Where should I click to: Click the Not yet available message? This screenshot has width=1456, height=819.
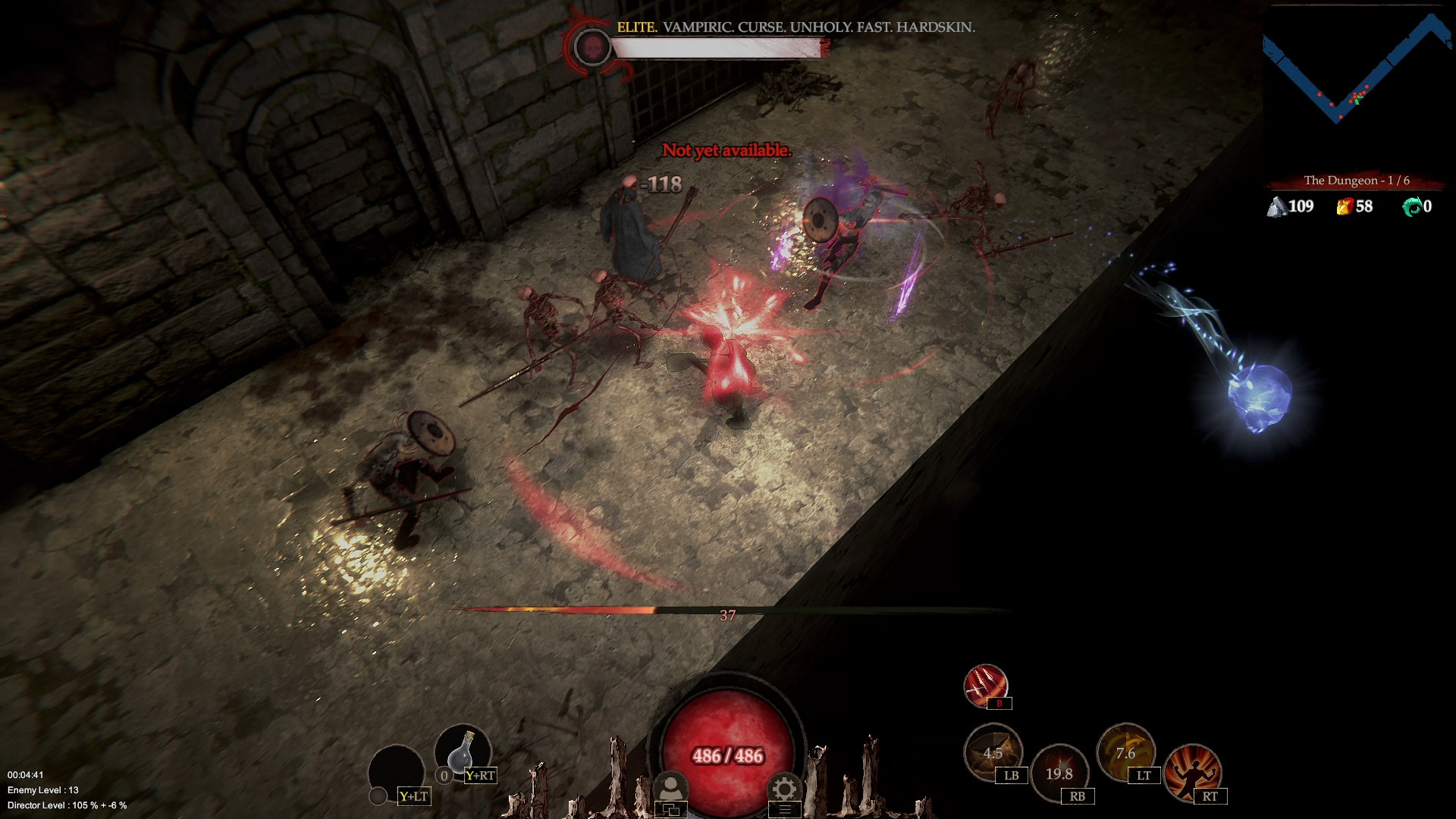(x=726, y=151)
